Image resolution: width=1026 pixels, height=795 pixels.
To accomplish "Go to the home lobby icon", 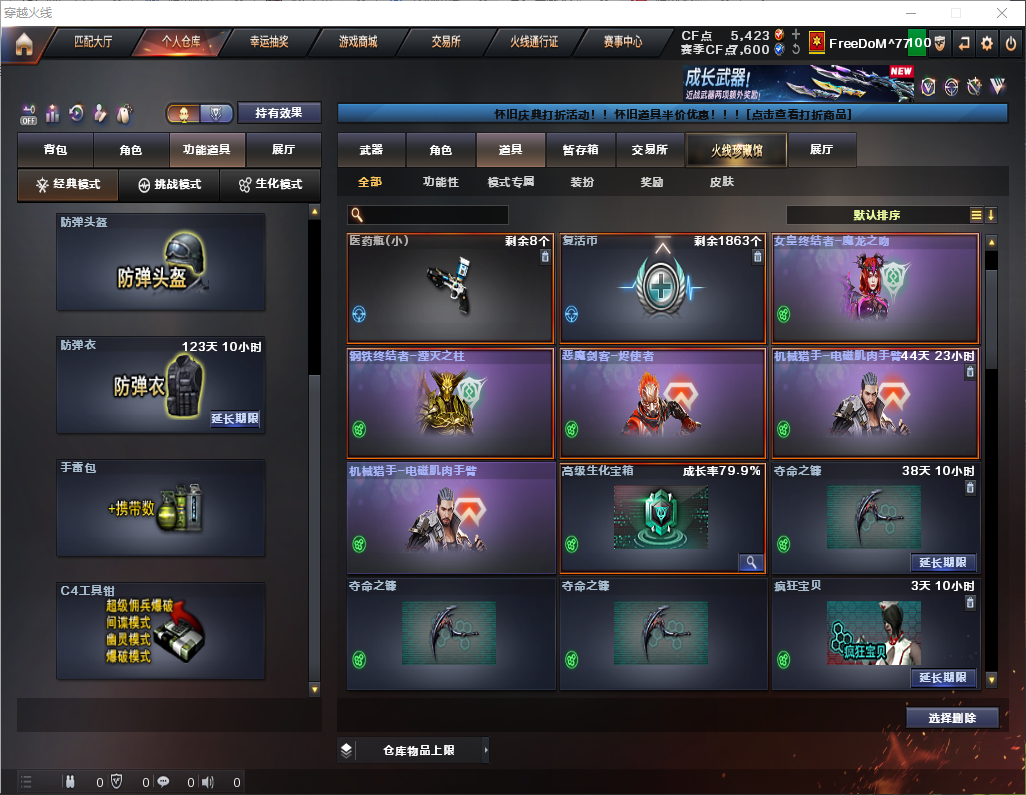I will tap(24, 43).
